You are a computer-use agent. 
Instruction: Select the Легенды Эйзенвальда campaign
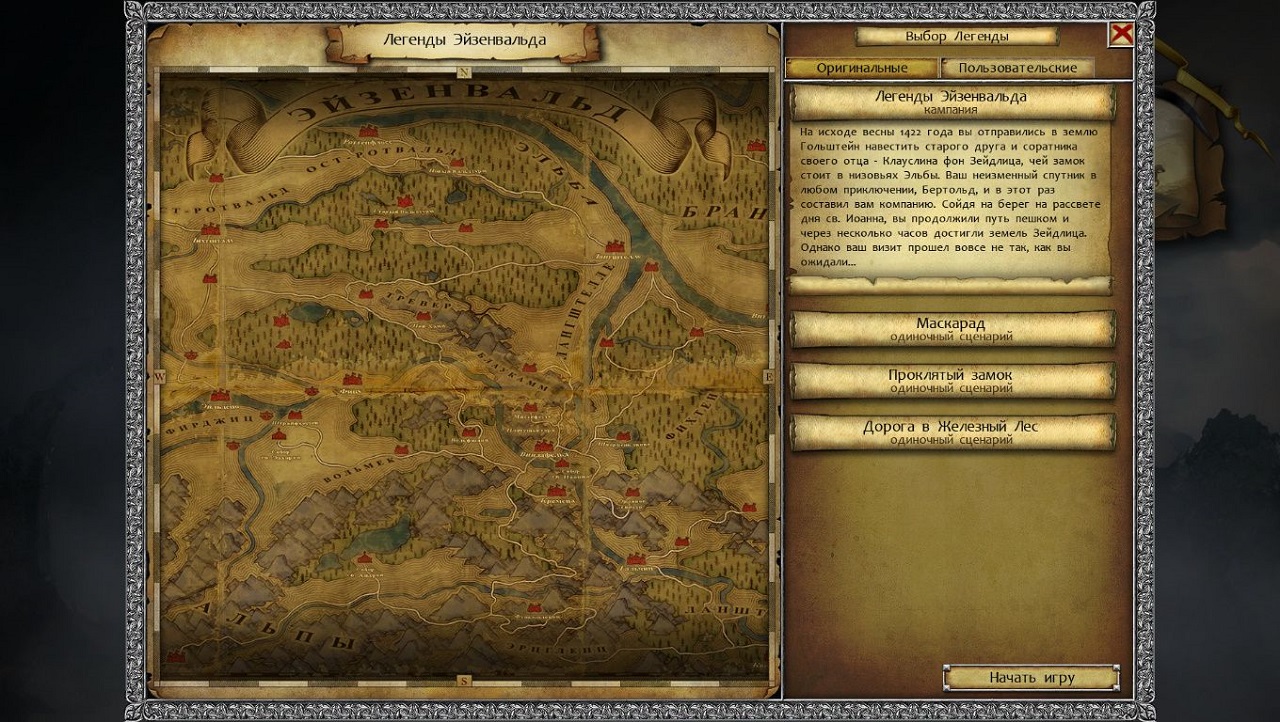951,102
